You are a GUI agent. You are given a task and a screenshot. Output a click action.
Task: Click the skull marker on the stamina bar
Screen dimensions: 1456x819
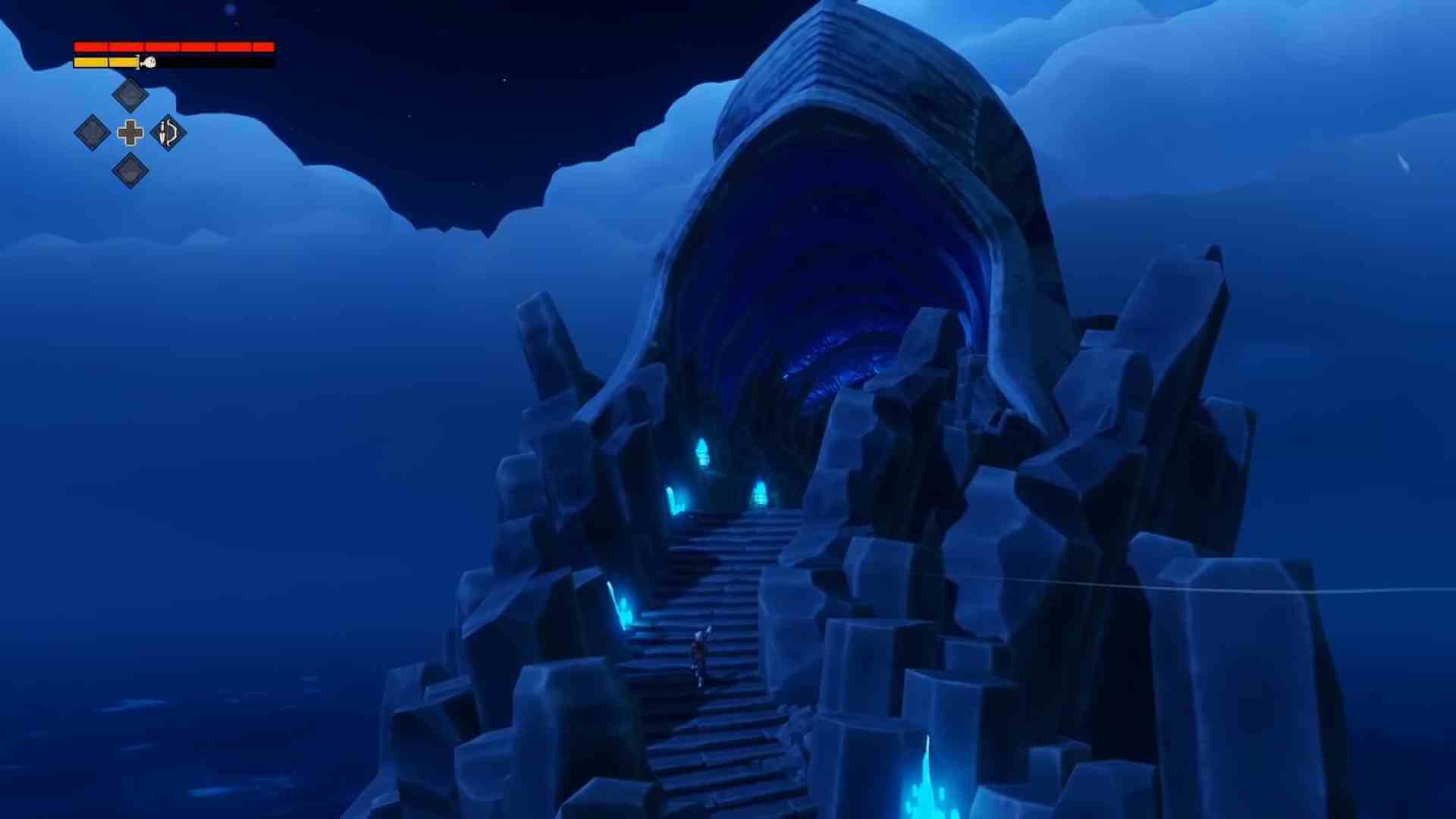149,61
